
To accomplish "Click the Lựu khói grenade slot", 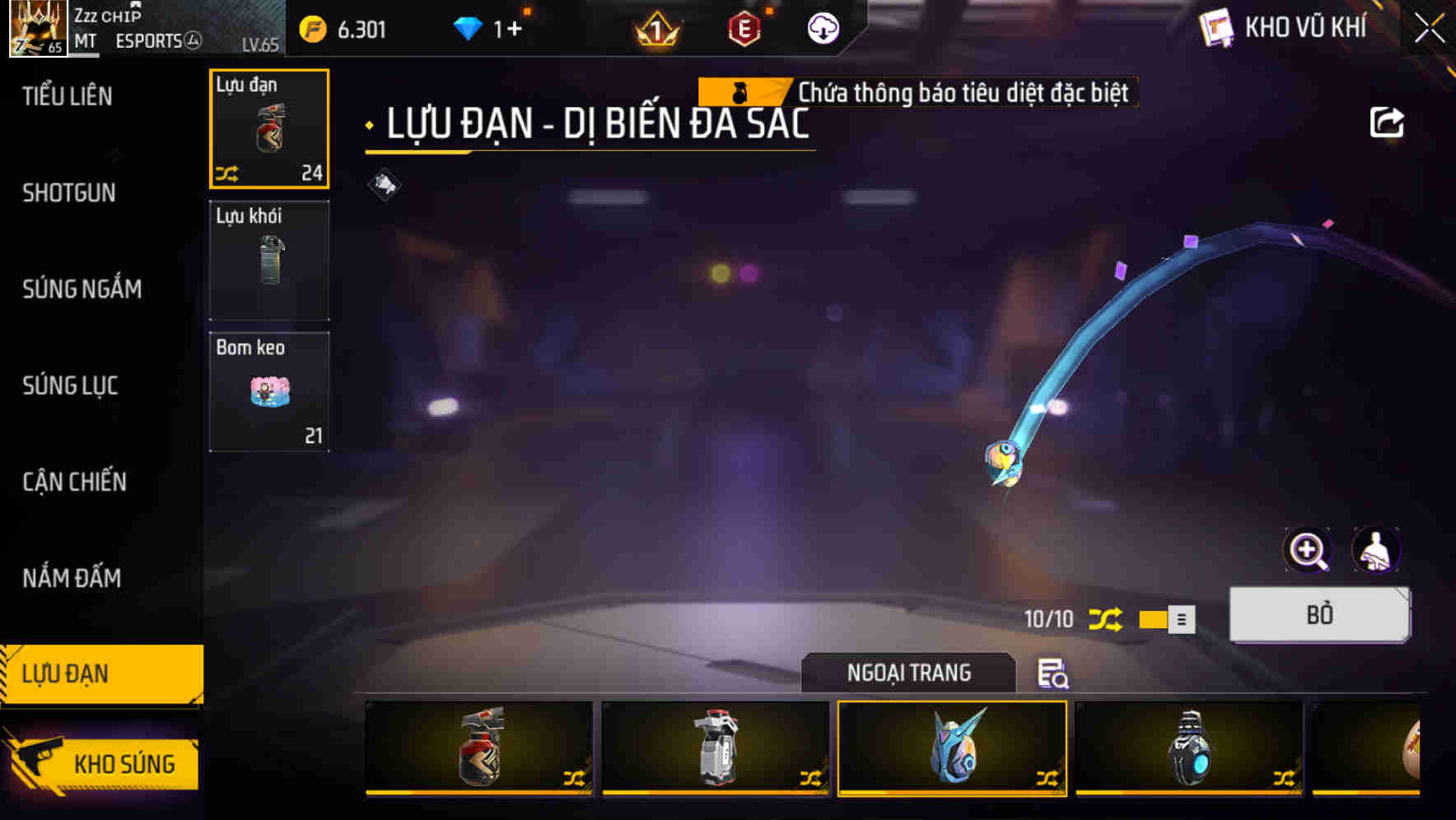I will coord(269,261).
